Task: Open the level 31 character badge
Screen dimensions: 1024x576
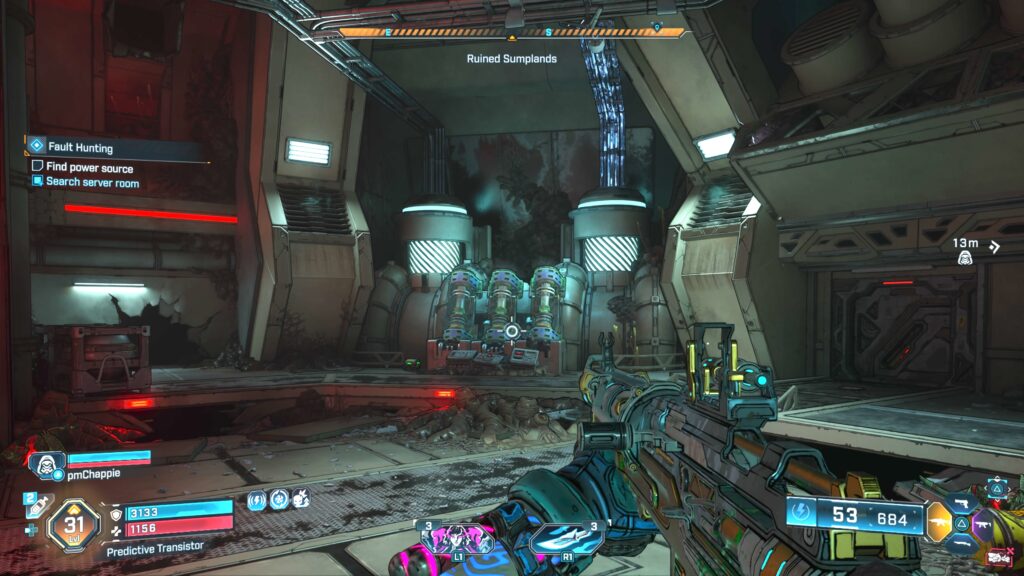Action: (x=73, y=522)
